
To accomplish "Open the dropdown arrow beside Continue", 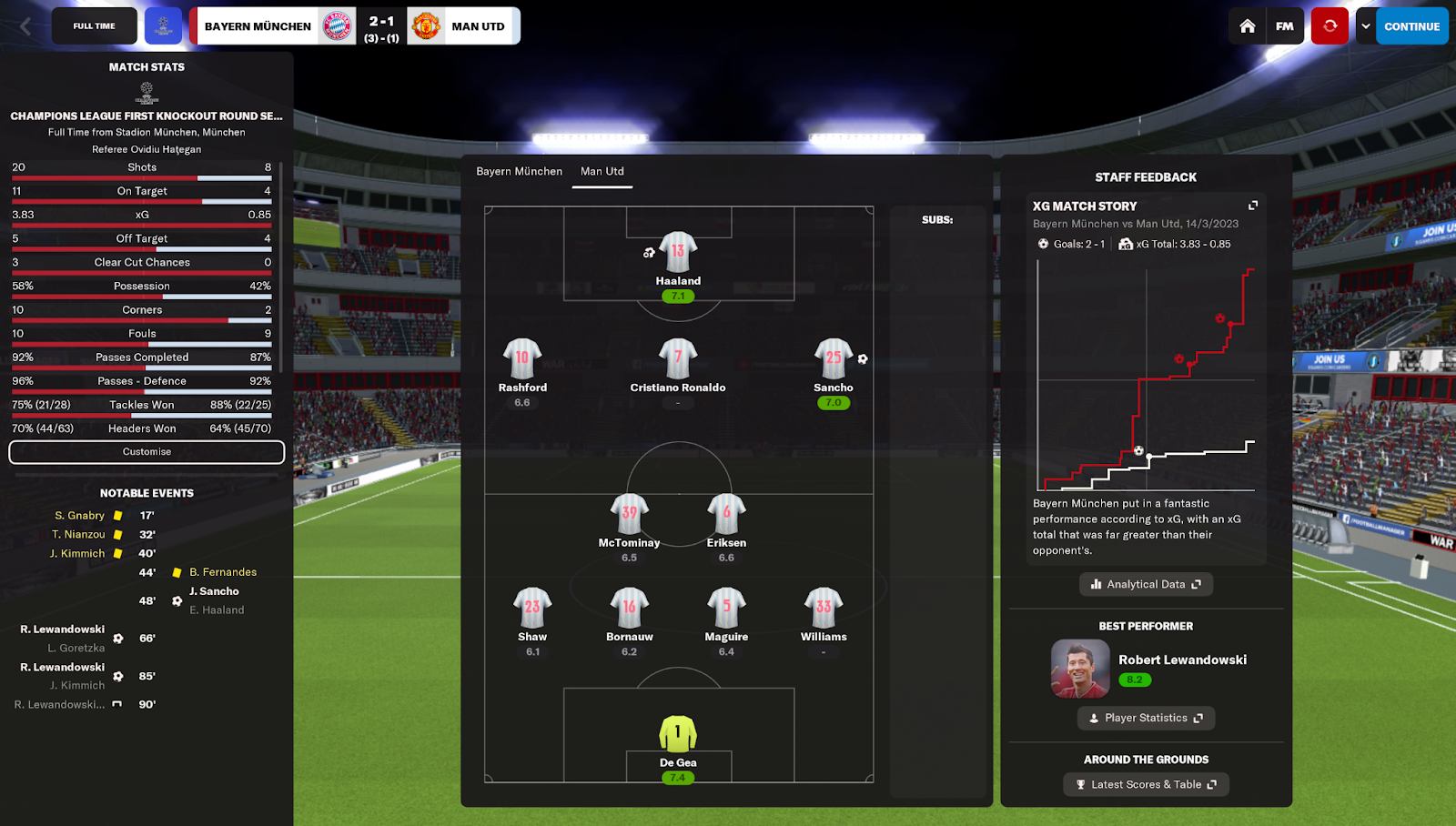I will [1365, 26].
